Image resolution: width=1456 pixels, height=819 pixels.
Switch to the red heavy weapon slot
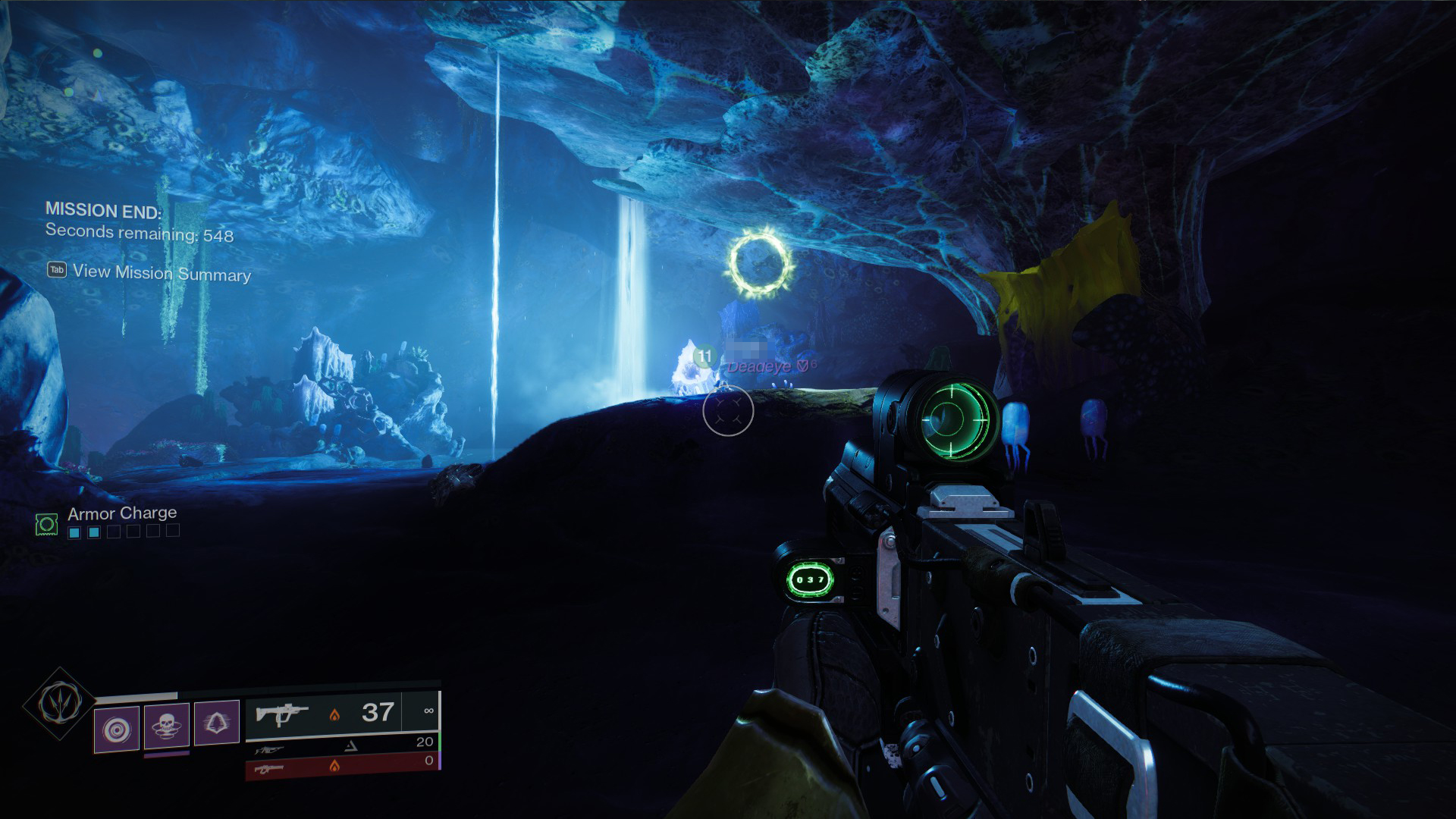pyautogui.click(x=343, y=766)
